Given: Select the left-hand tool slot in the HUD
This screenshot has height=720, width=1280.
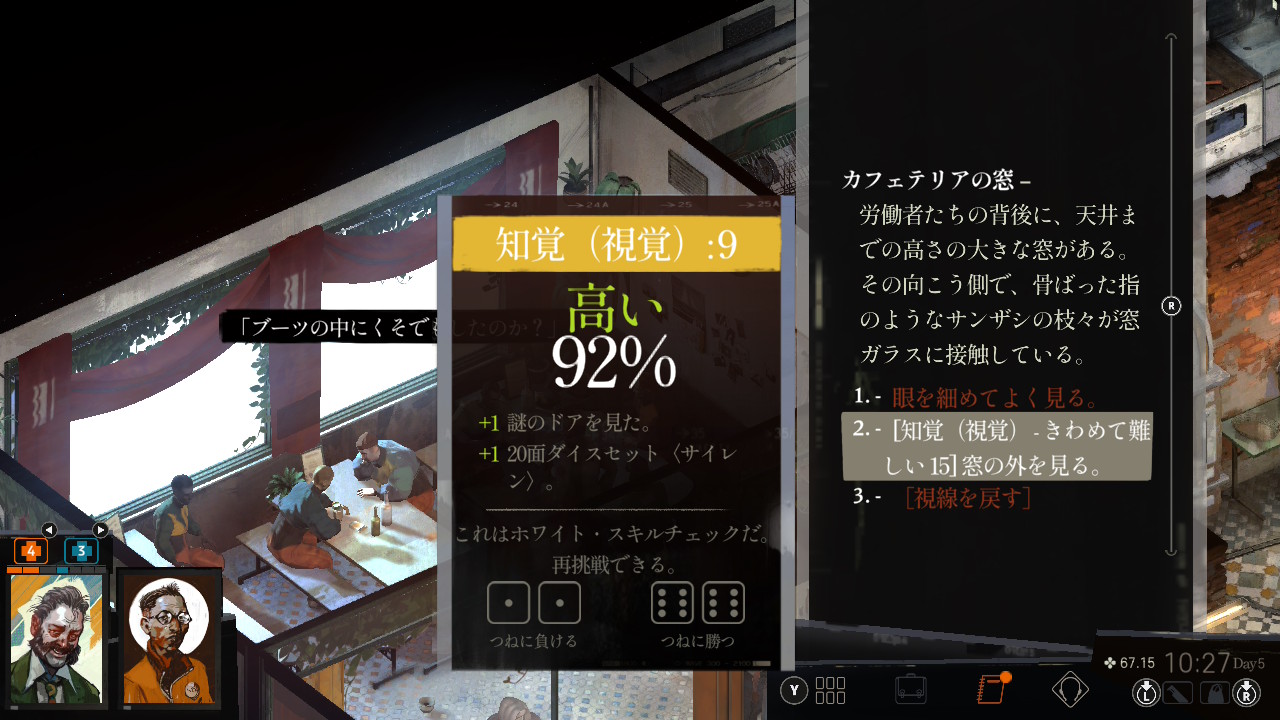Looking at the screenshot, I should [x=1179, y=691].
